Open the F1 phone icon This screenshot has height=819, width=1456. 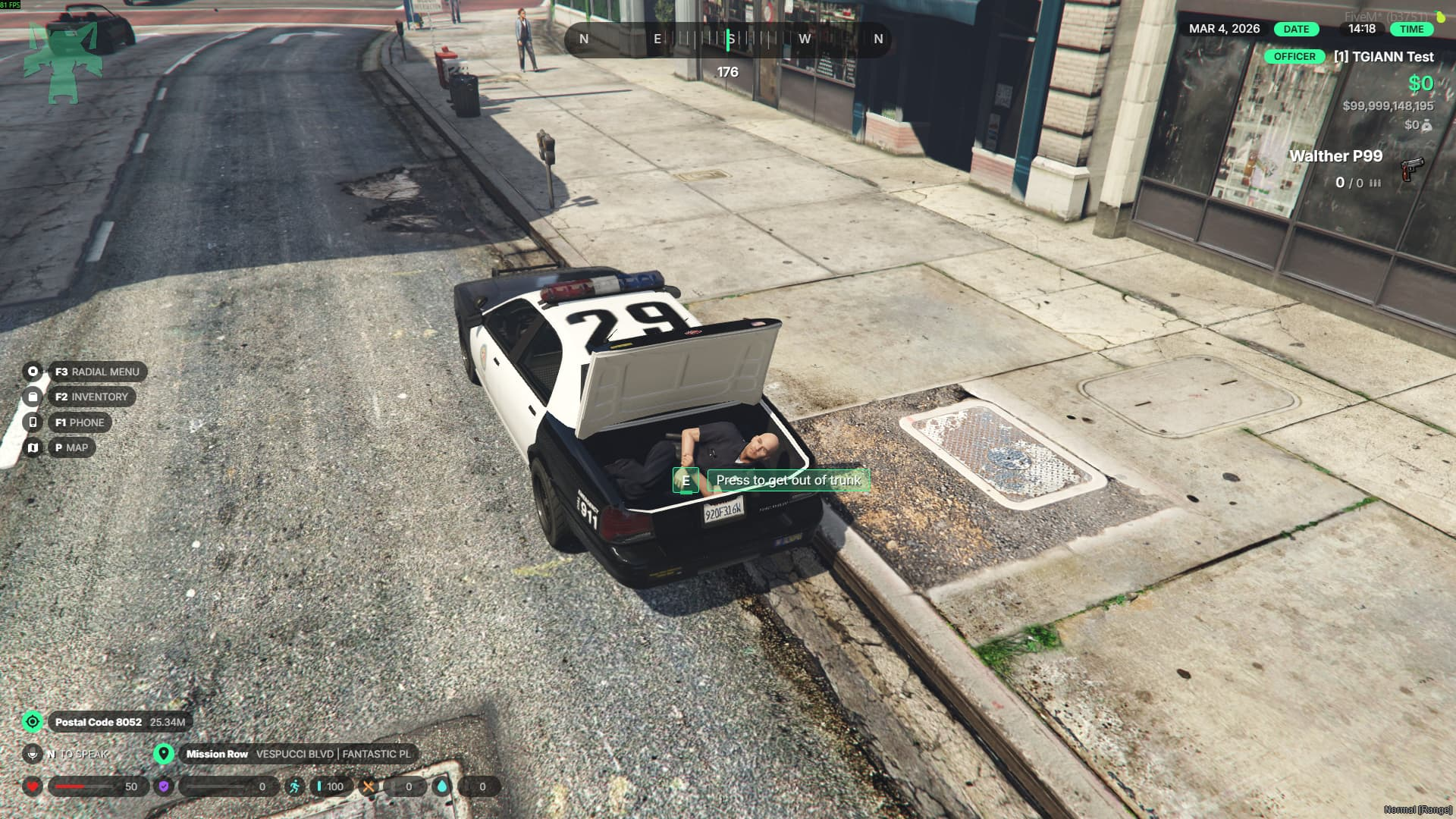[33, 422]
